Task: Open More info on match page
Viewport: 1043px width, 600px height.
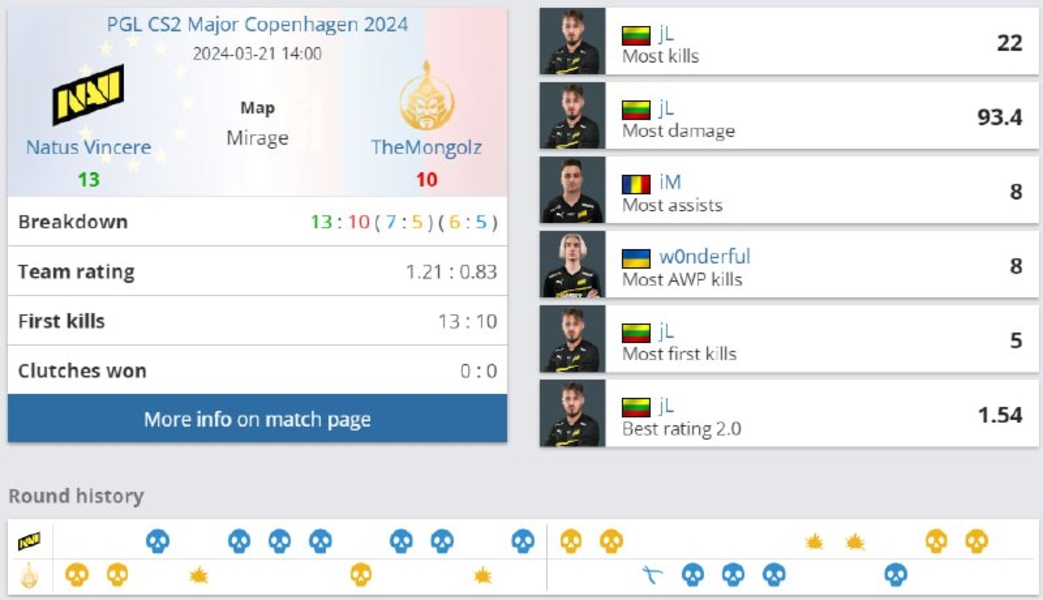Action: (257, 419)
